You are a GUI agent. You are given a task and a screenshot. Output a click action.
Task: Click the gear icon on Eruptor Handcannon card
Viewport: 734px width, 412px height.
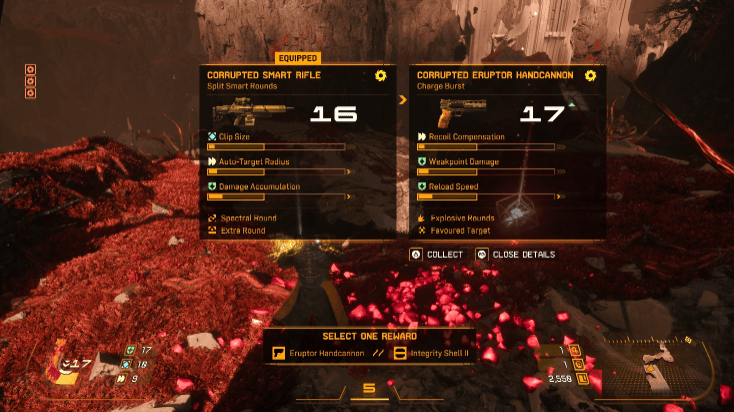[590, 75]
